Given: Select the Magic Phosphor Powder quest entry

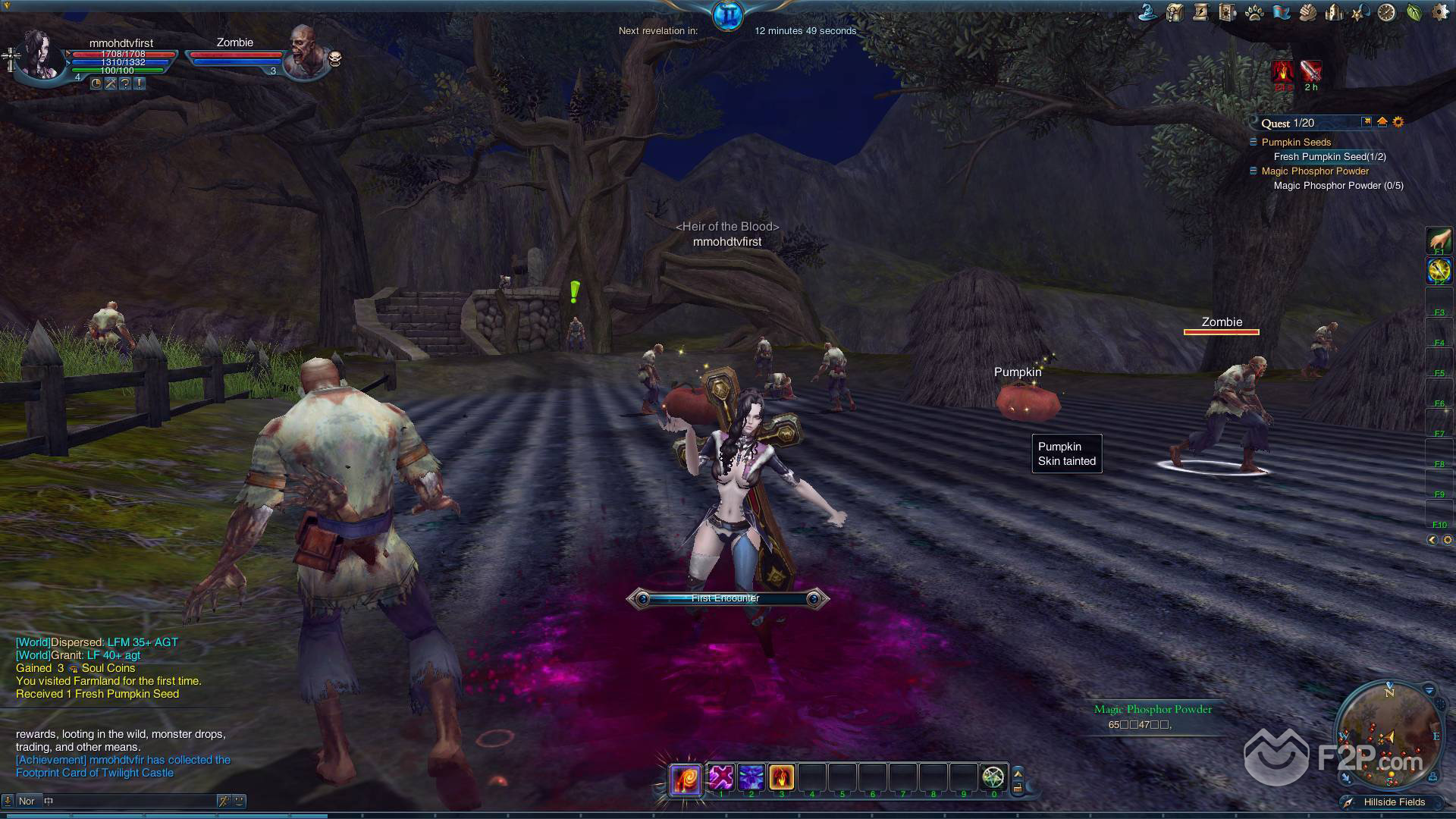Looking at the screenshot, I should point(1315,171).
